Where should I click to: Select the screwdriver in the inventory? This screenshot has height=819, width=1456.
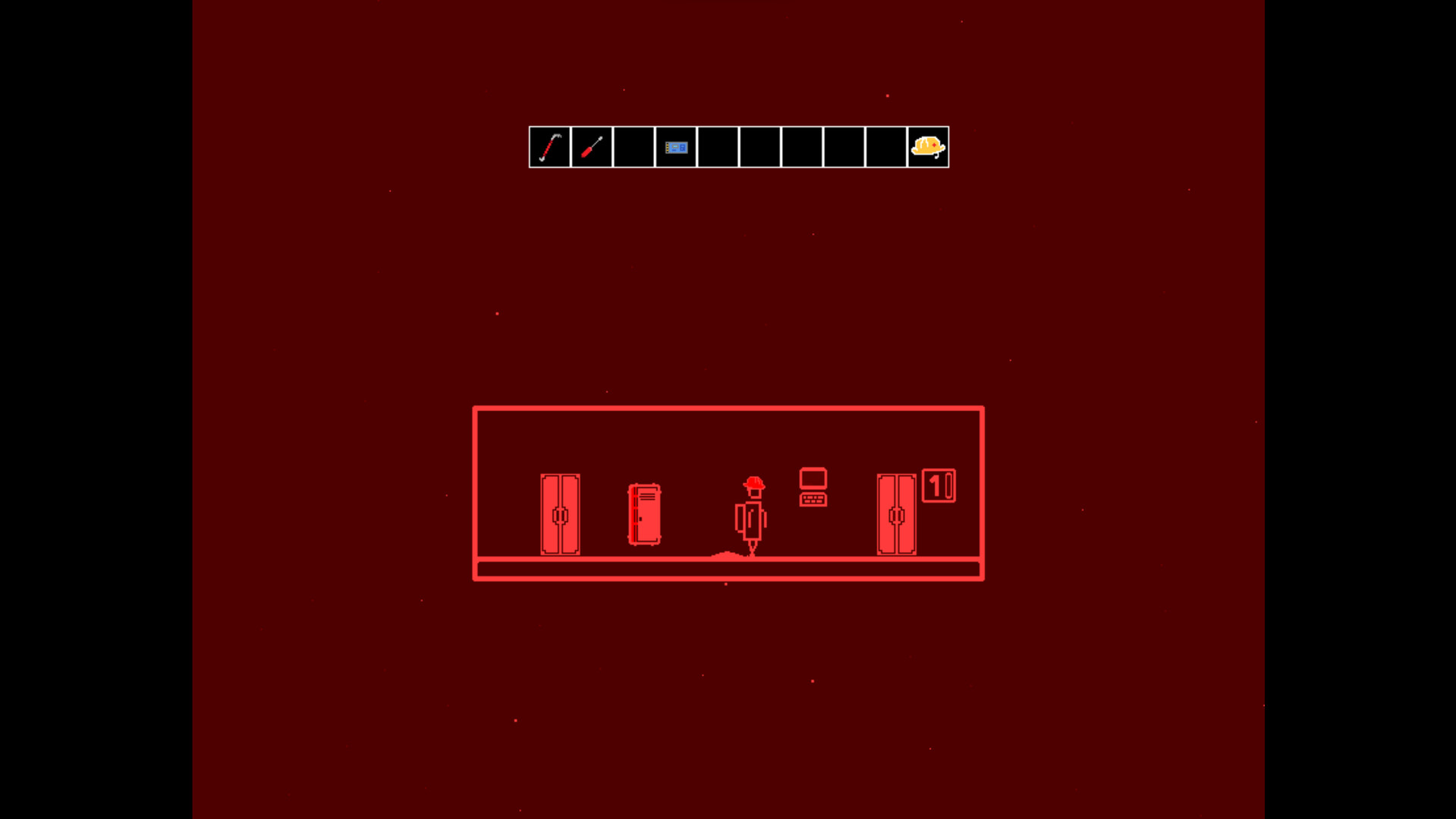[x=592, y=147]
